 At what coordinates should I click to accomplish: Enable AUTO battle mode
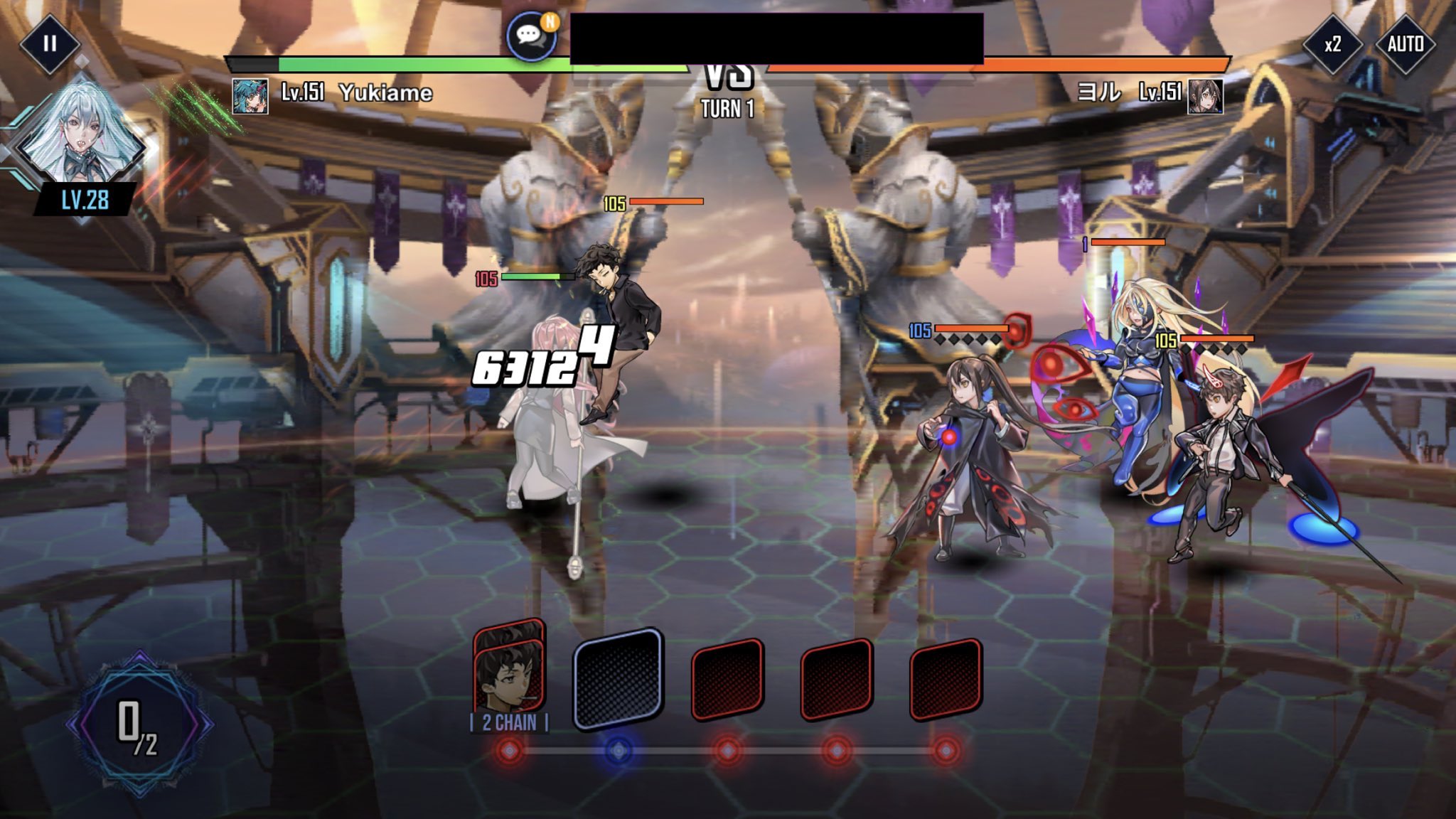point(1405,44)
